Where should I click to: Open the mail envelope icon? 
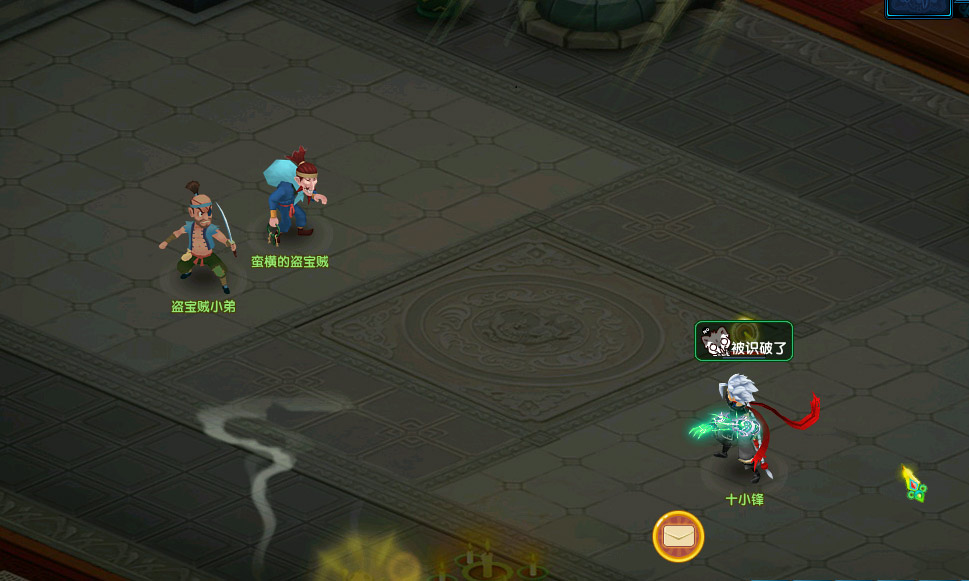[x=678, y=537]
